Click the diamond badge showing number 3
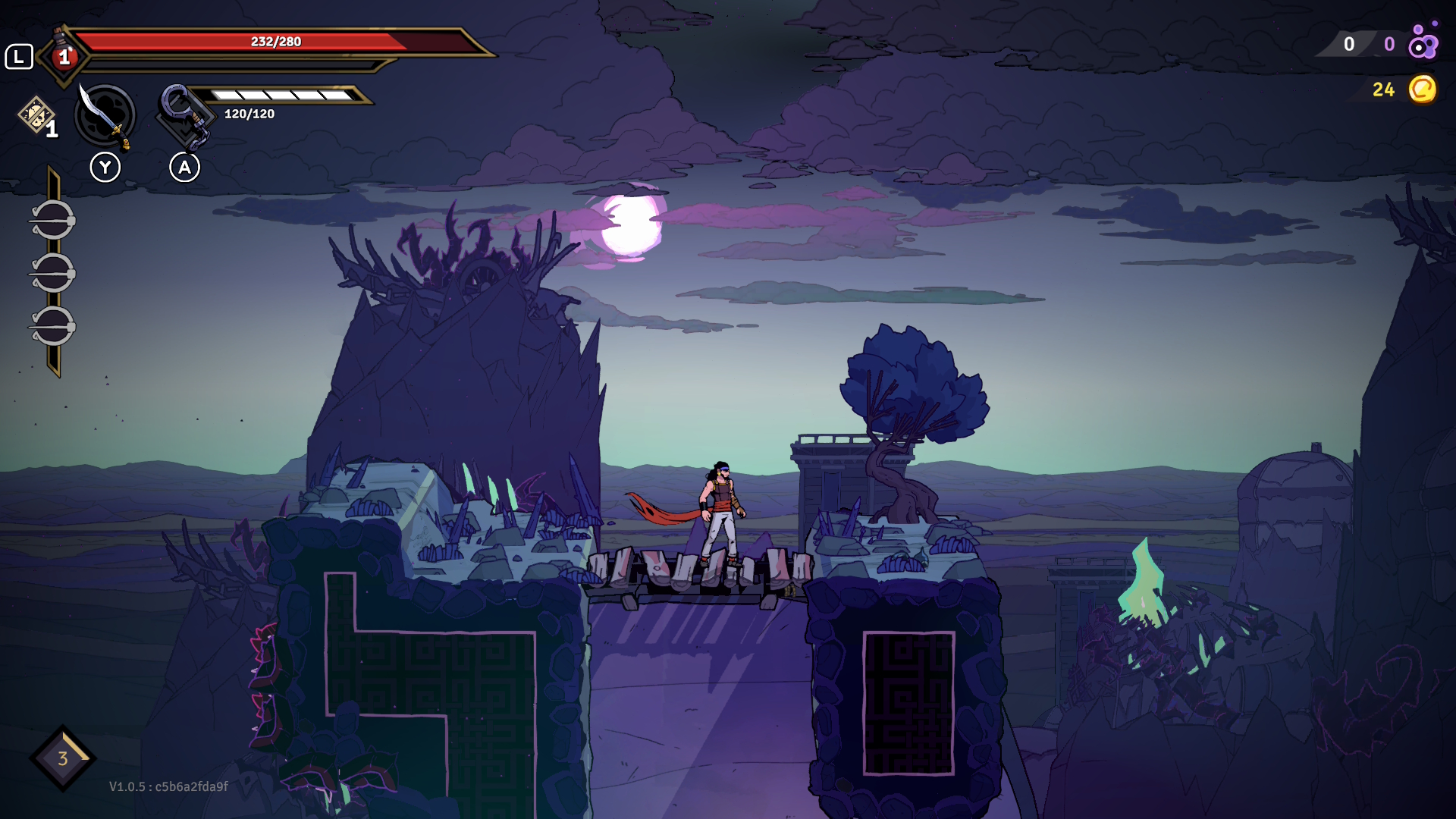 pos(63,758)
